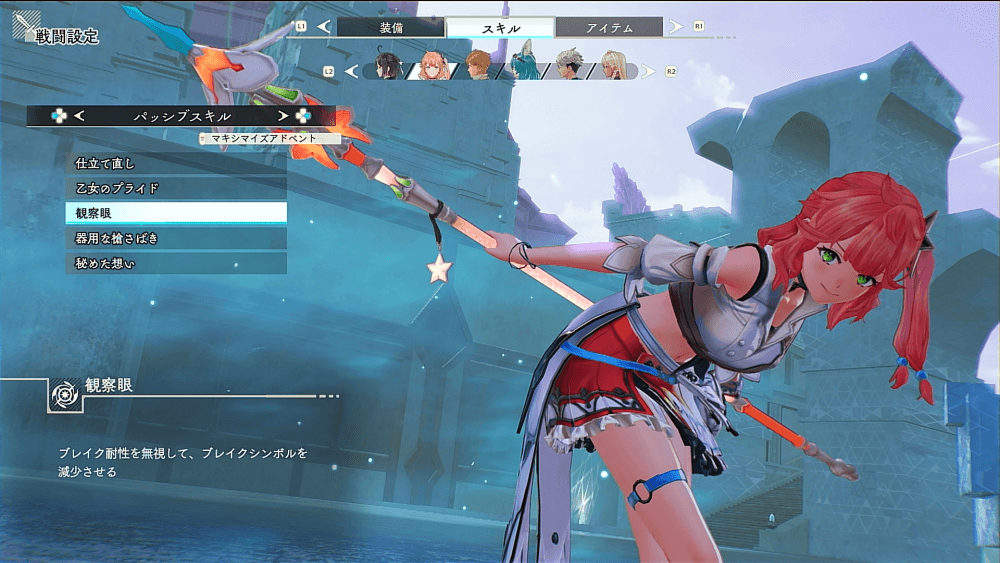The image size is (1000, 563).
Task: Choose the 乙女のプライド skill entry
Action: click(176, 187)
